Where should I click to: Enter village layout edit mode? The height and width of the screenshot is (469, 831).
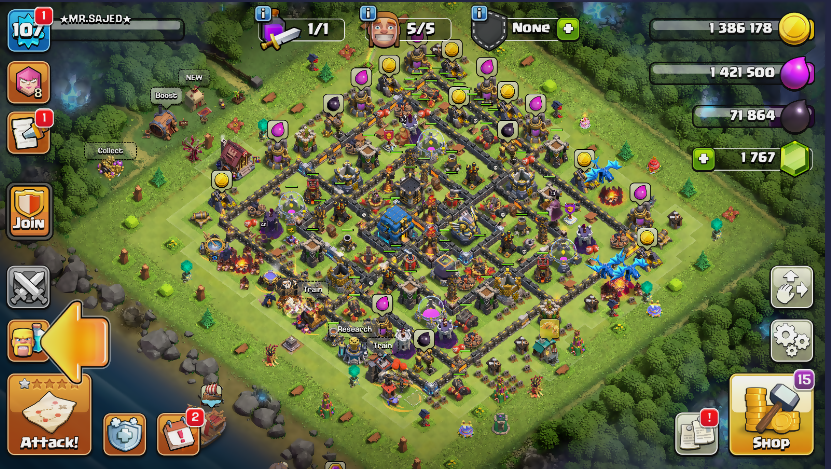click(791, 288)
